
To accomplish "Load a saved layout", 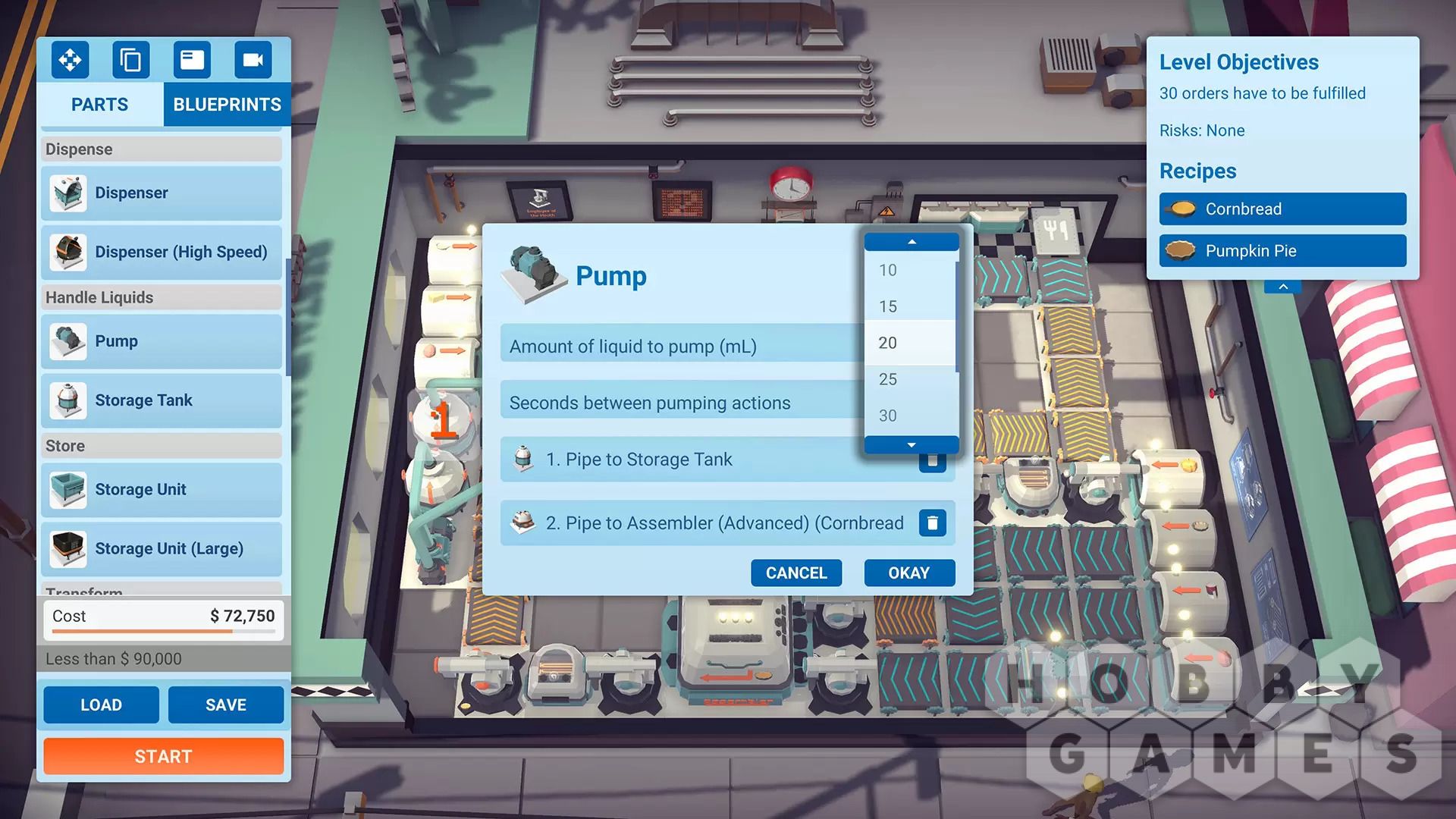I will click(101, 704).
